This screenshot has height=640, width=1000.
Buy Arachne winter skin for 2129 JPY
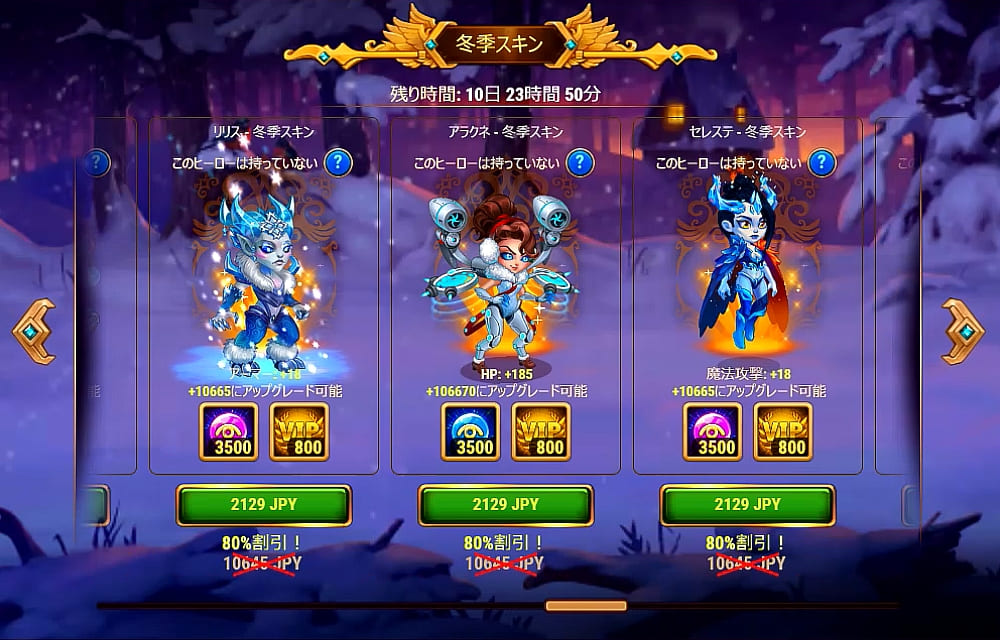click(x=506, y=505)
